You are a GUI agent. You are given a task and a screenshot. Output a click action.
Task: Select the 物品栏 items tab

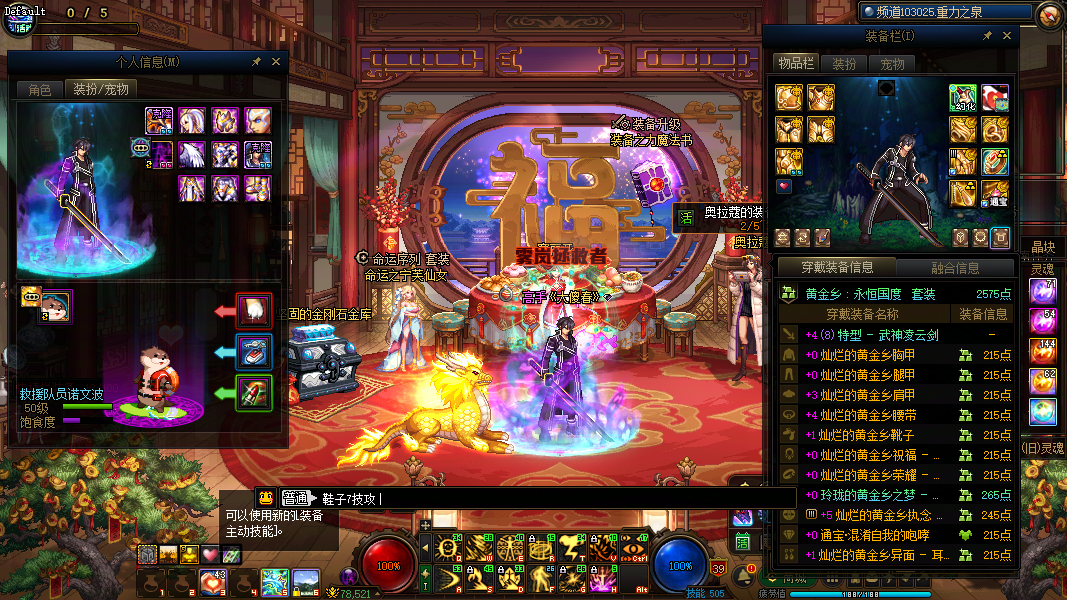coord(796,63)
